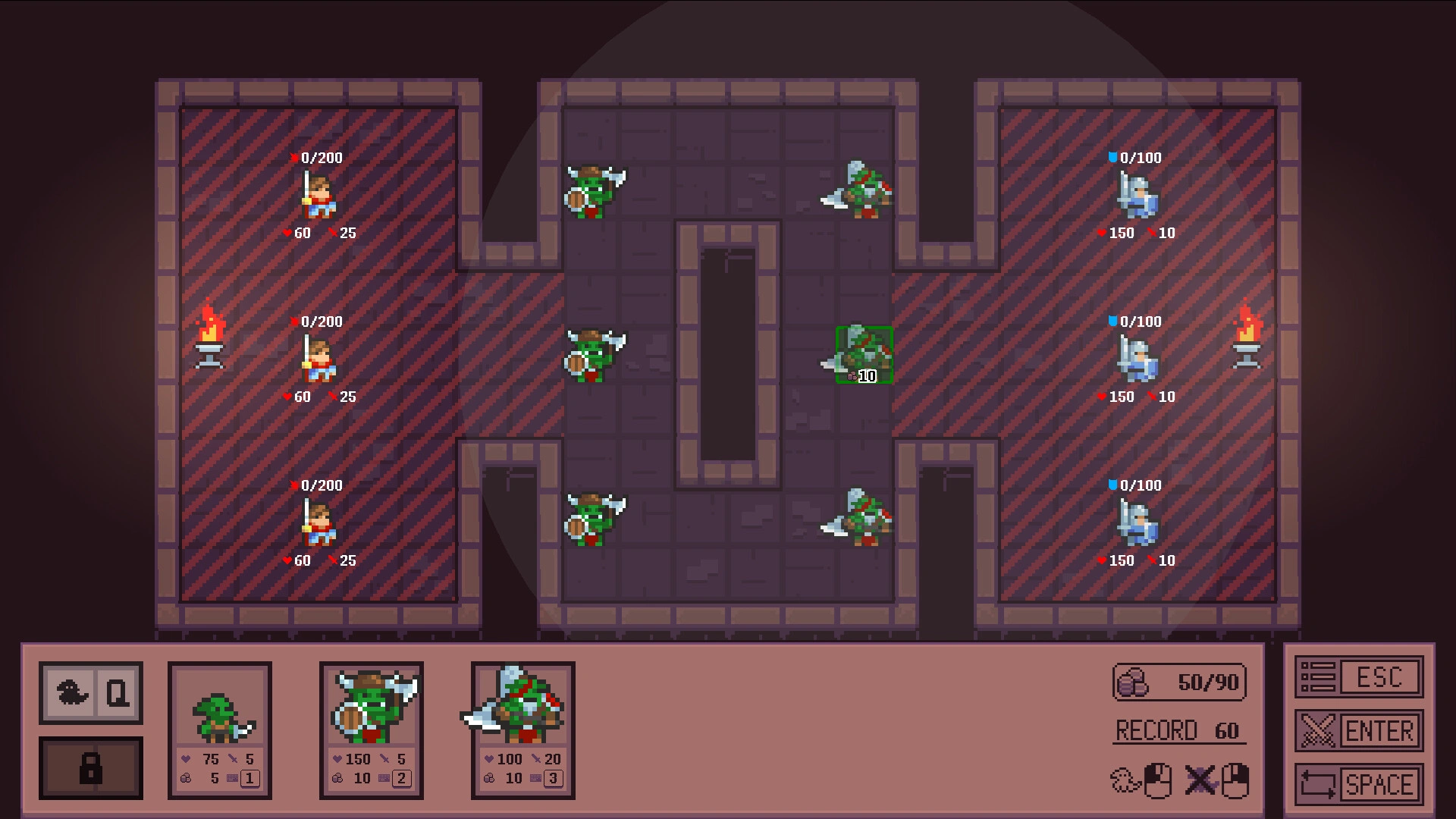Select the middle knight on the right side
Image resolution: width=1456 pixels, height=819 pixels.
(1136, 359)
